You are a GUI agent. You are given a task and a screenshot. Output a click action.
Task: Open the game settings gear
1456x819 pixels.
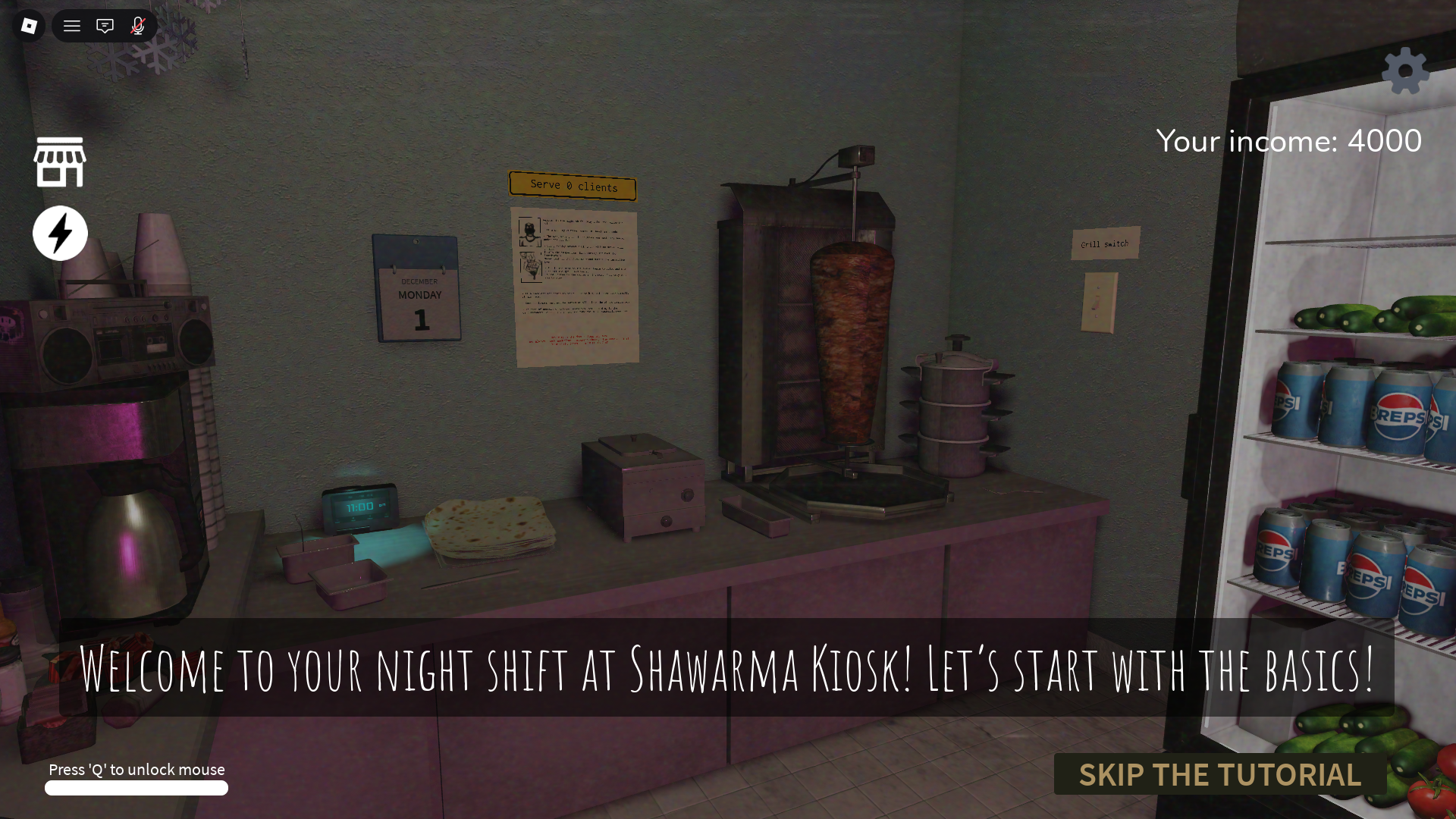click(x=1405, y=71)
